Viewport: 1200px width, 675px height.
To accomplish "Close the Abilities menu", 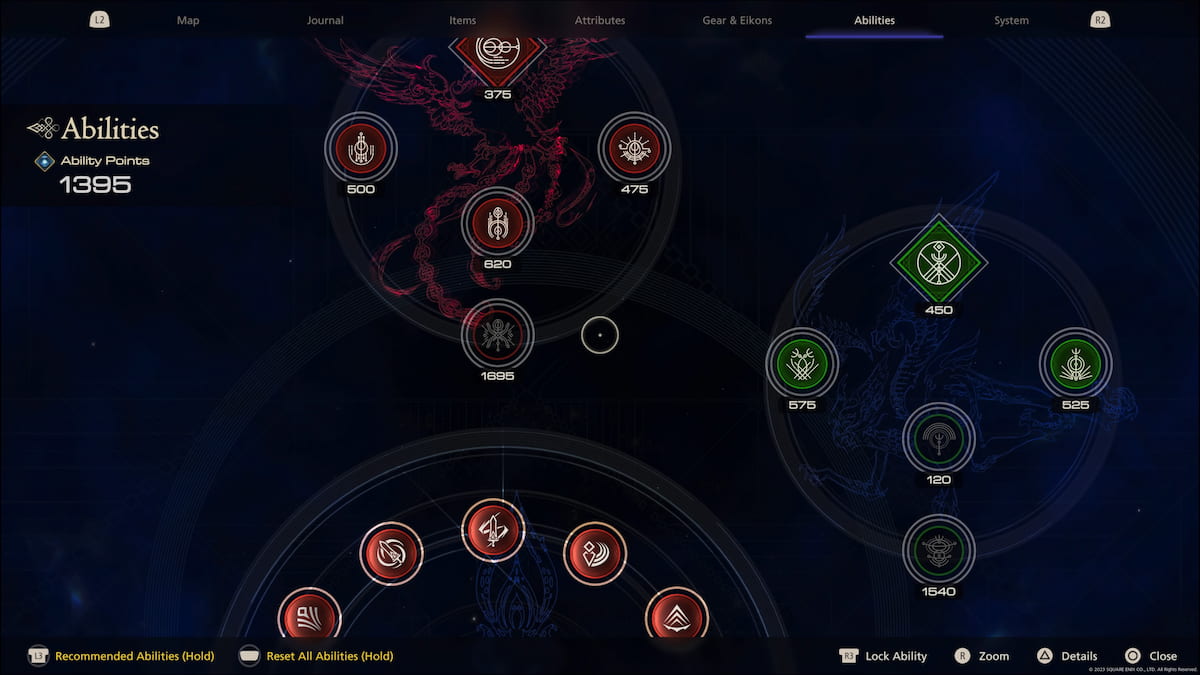I will [1162, 656].
